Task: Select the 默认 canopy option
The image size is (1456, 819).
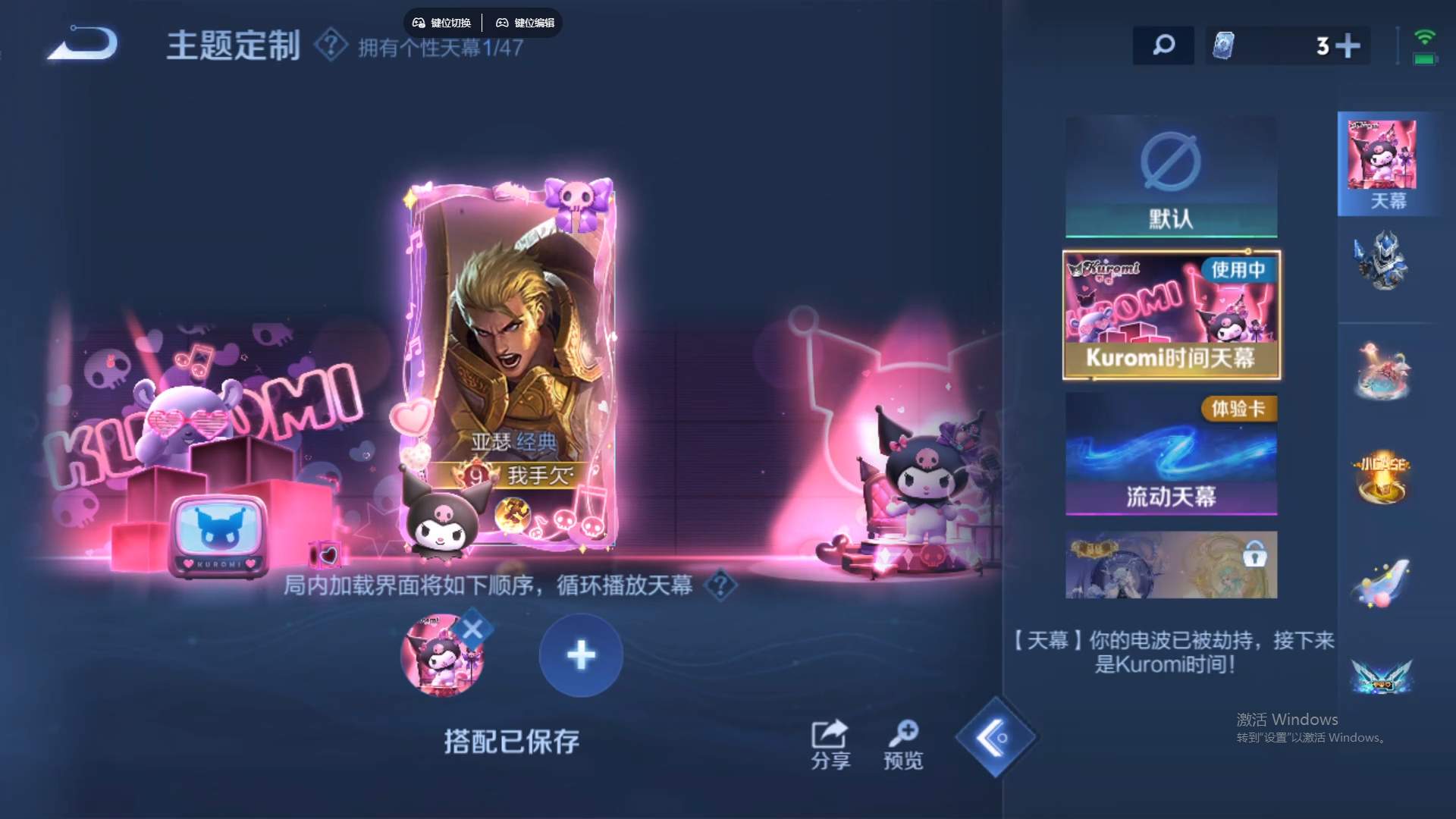Action: click(x=1170, y=176)
